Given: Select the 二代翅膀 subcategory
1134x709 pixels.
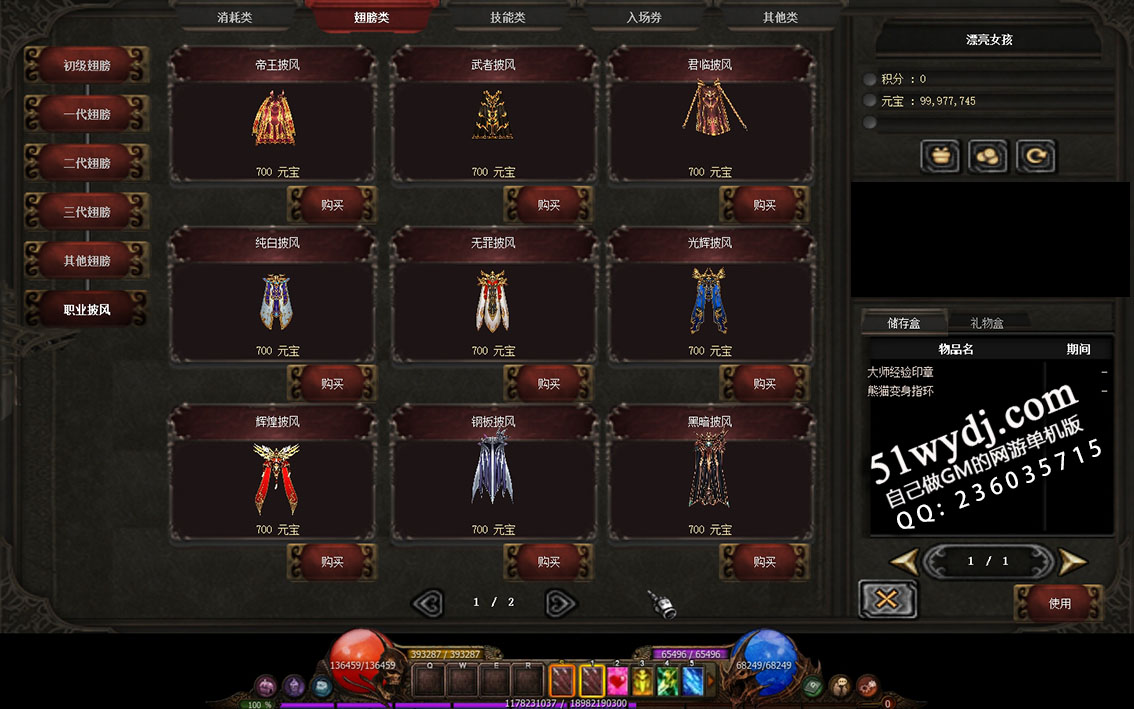Looking at the screenshot, I should tap(87, 163).
